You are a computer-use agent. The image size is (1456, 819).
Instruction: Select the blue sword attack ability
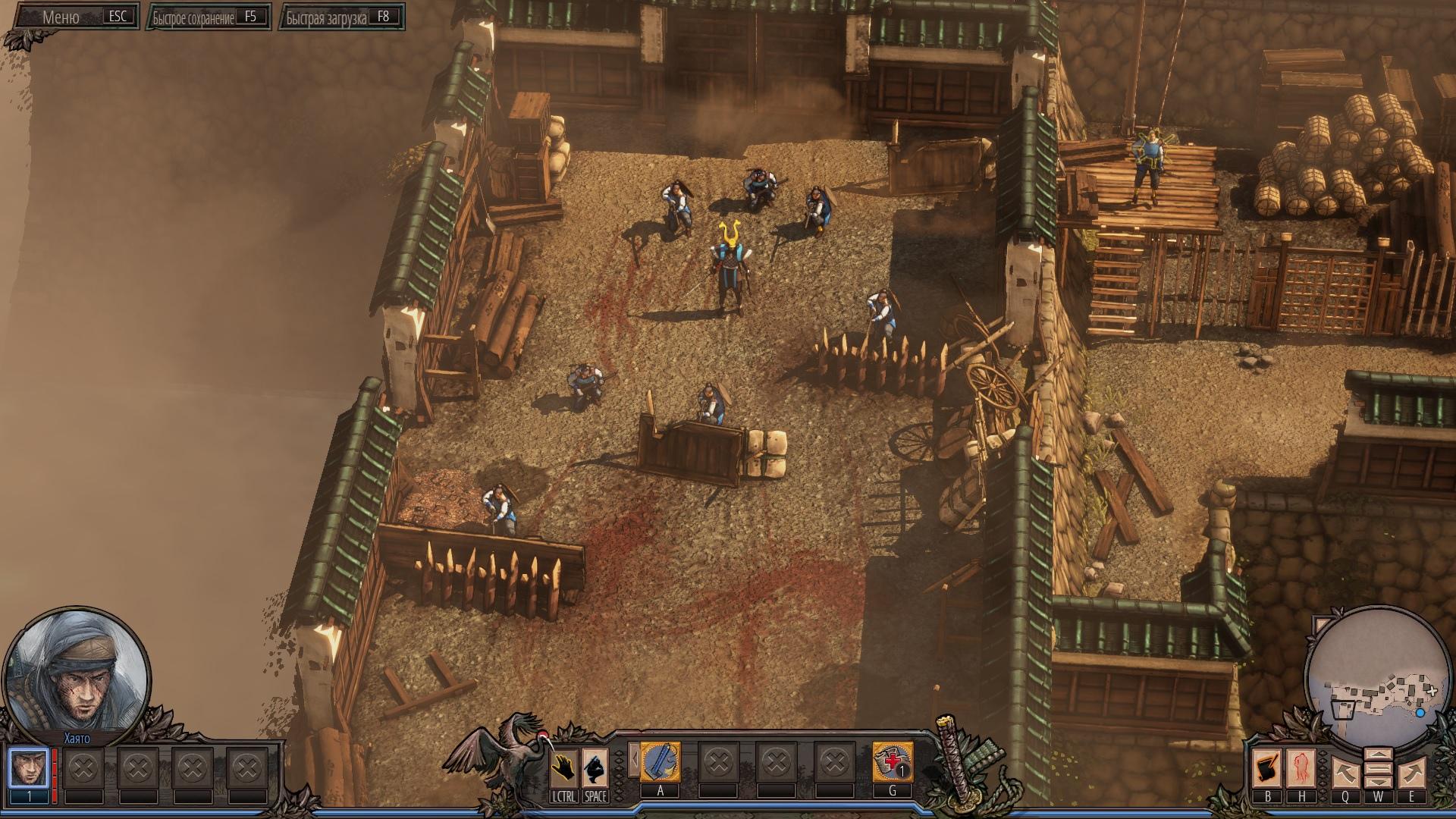(661, 761)
